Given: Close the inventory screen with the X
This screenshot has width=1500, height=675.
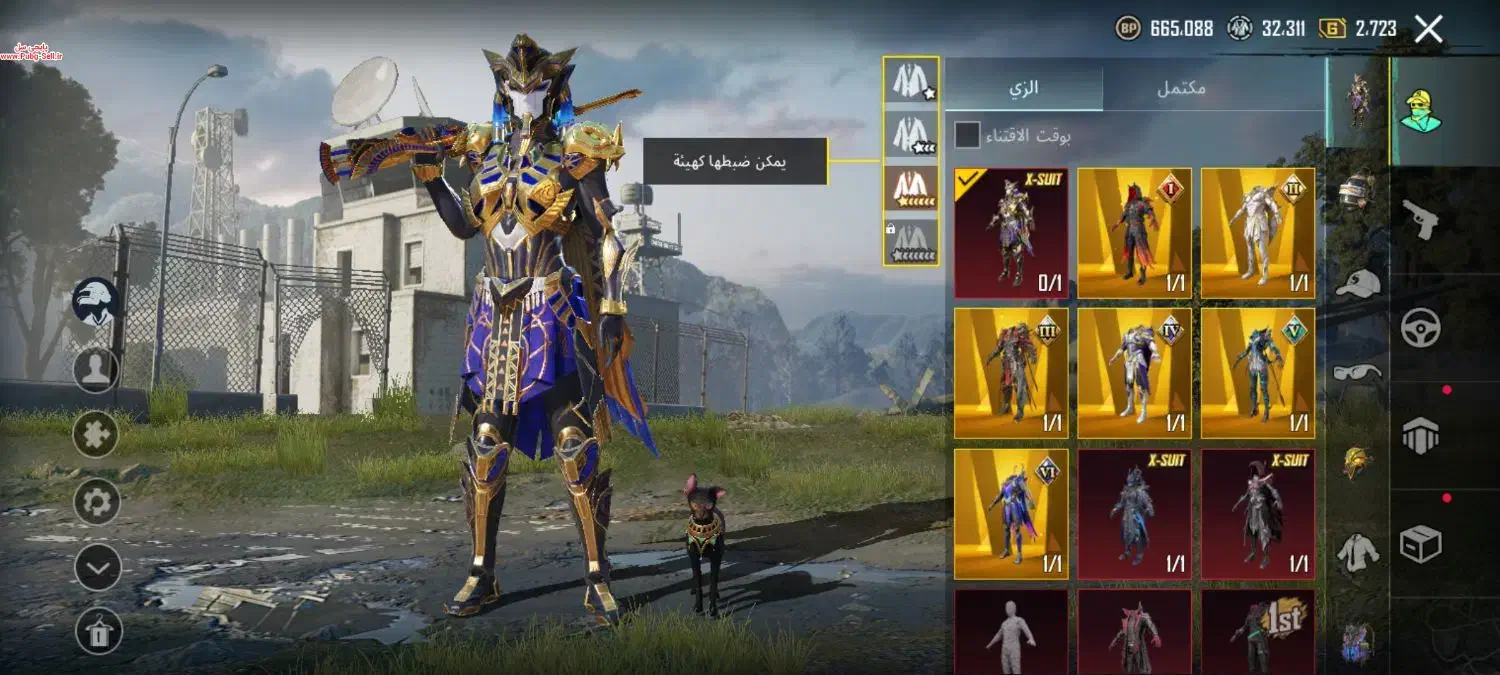Looking at the screenshot, I should tap(1429, 29).
